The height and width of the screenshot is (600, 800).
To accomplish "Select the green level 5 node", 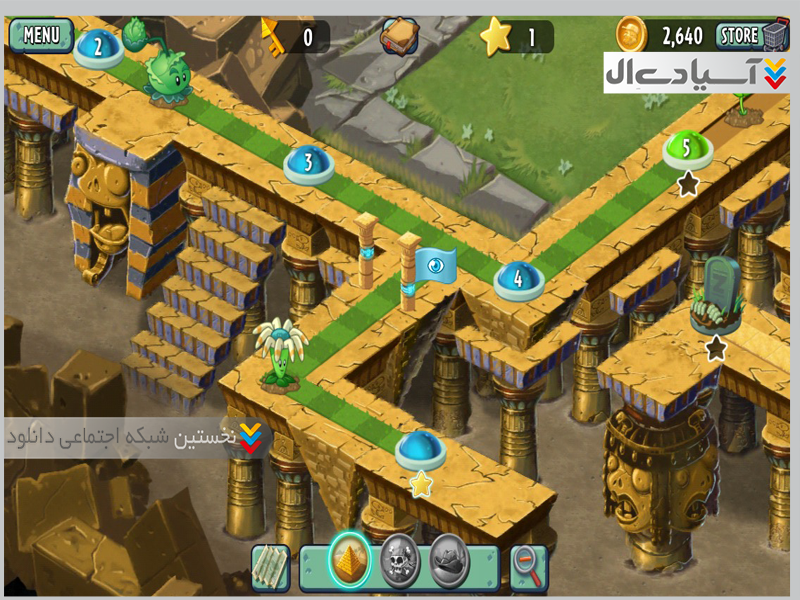I will click(x=687, y=149).
